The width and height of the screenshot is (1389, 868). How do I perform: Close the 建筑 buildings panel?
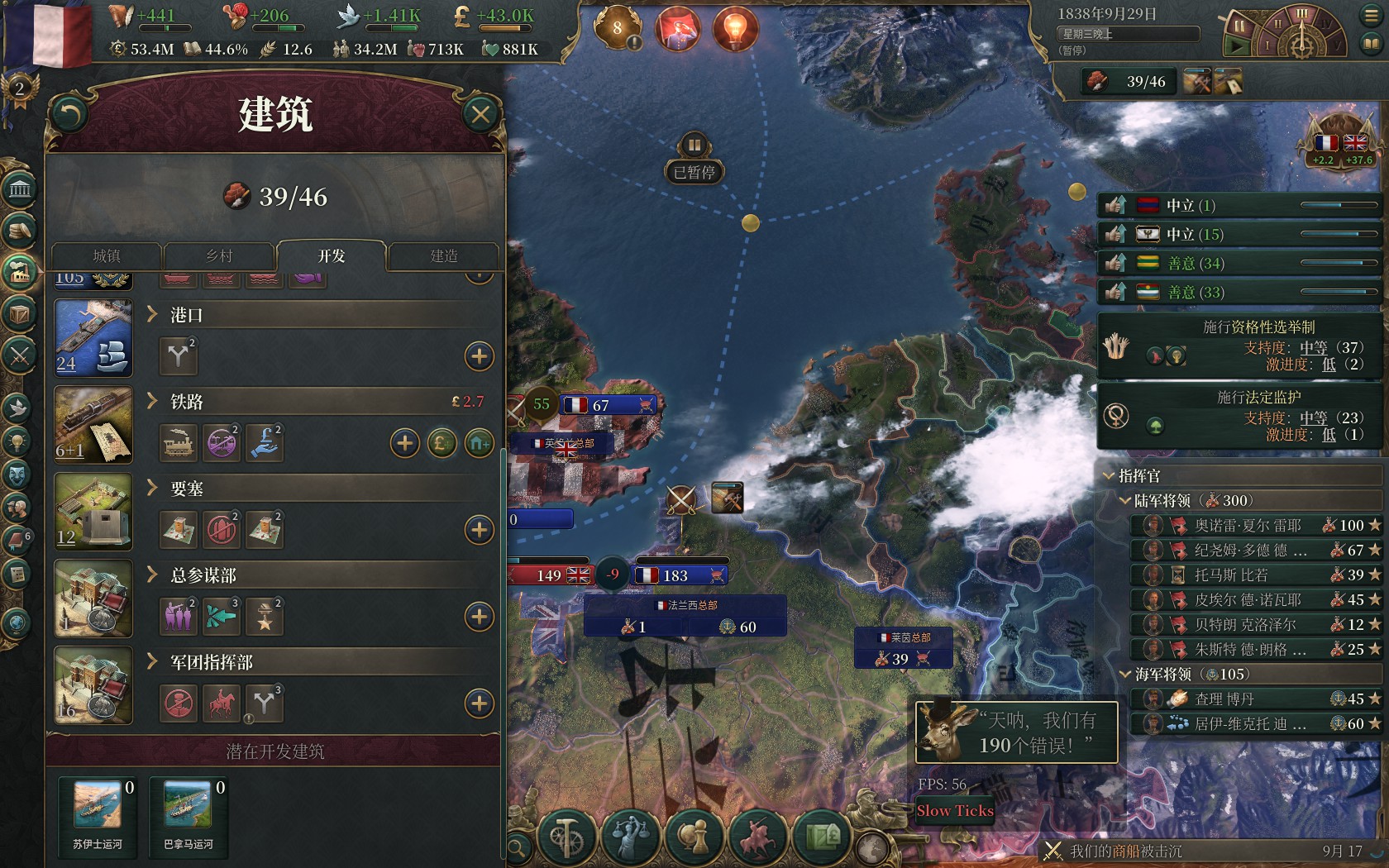(480, 115)
